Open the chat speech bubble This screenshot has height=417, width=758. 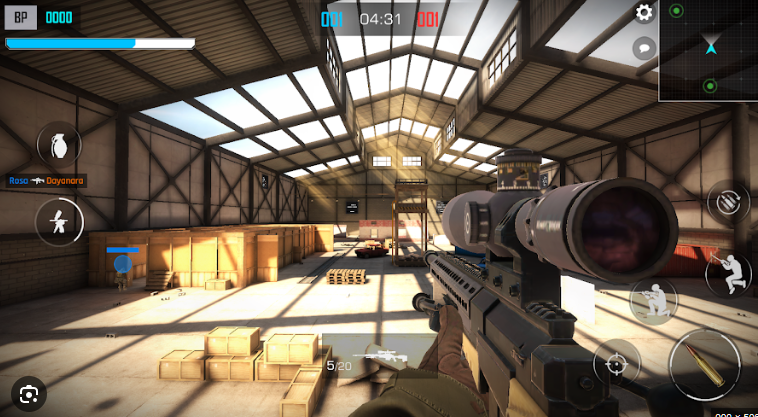644,46
